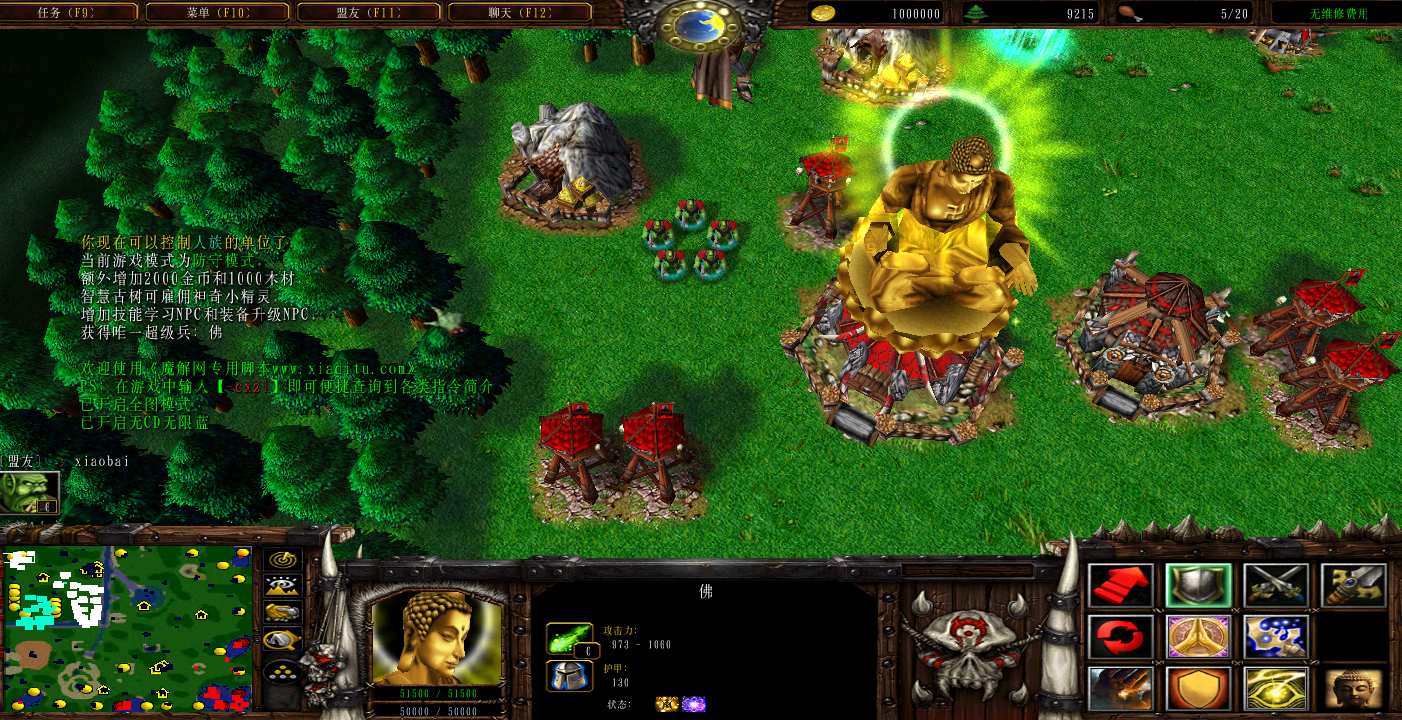
Task: Toggle minimap creep camp display button
Action: (x=282, y=640)
